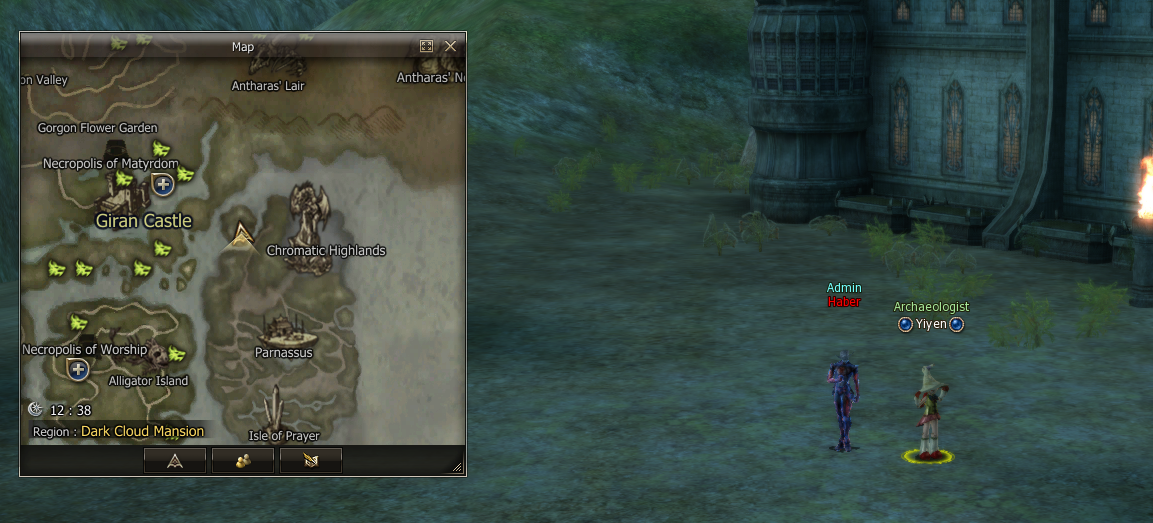The height and width of the screenshot is (523, 1153).
Task: Select Chromatic Highlands on the map
Action: click(325, 250)
